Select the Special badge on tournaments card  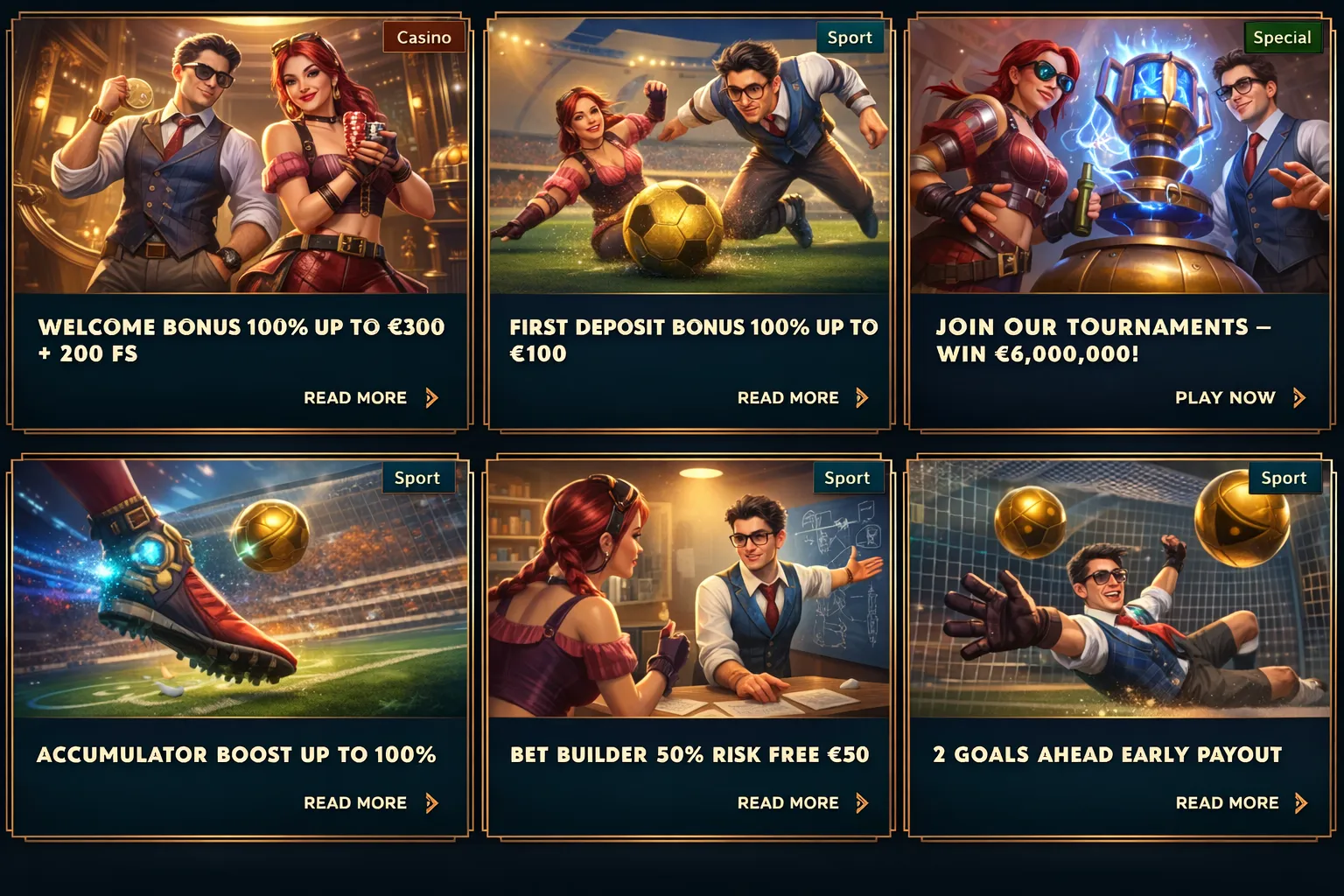[1283, 37]
